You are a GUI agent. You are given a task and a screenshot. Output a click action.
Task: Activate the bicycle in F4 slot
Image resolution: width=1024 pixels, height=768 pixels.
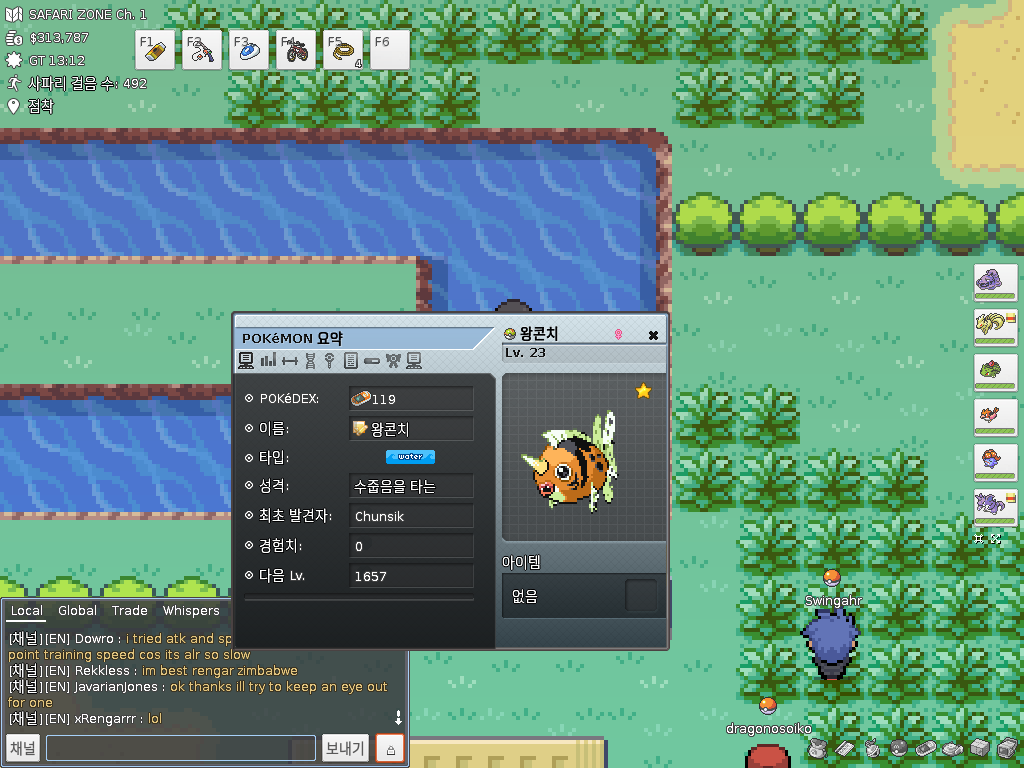click(x=296, y=50)
